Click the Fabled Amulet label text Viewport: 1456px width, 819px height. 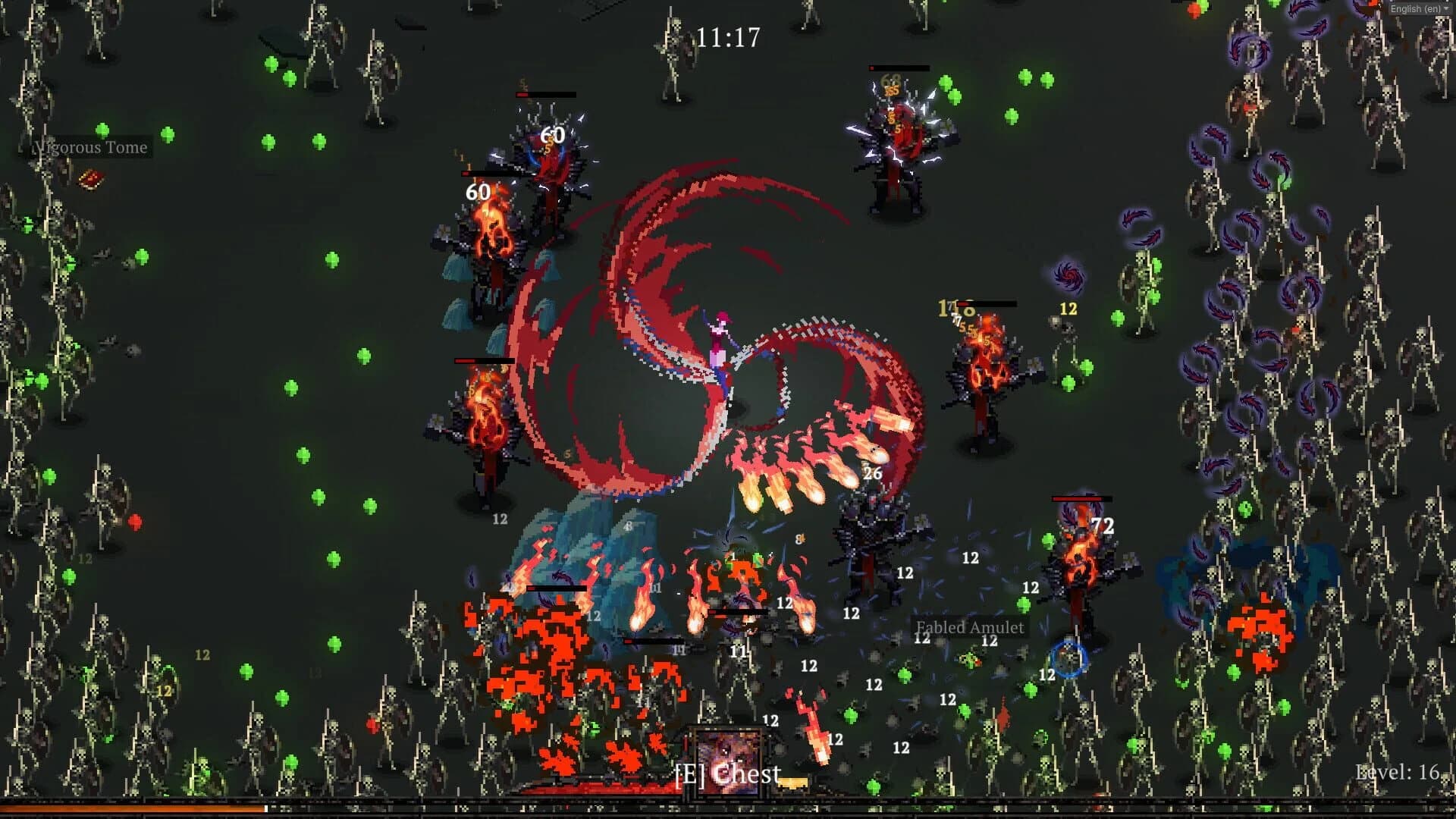(970, 628)
